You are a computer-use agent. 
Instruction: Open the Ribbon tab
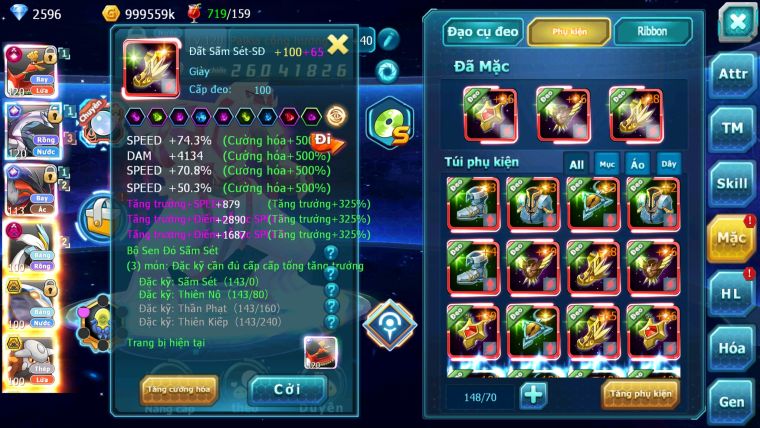coord(652,32)
